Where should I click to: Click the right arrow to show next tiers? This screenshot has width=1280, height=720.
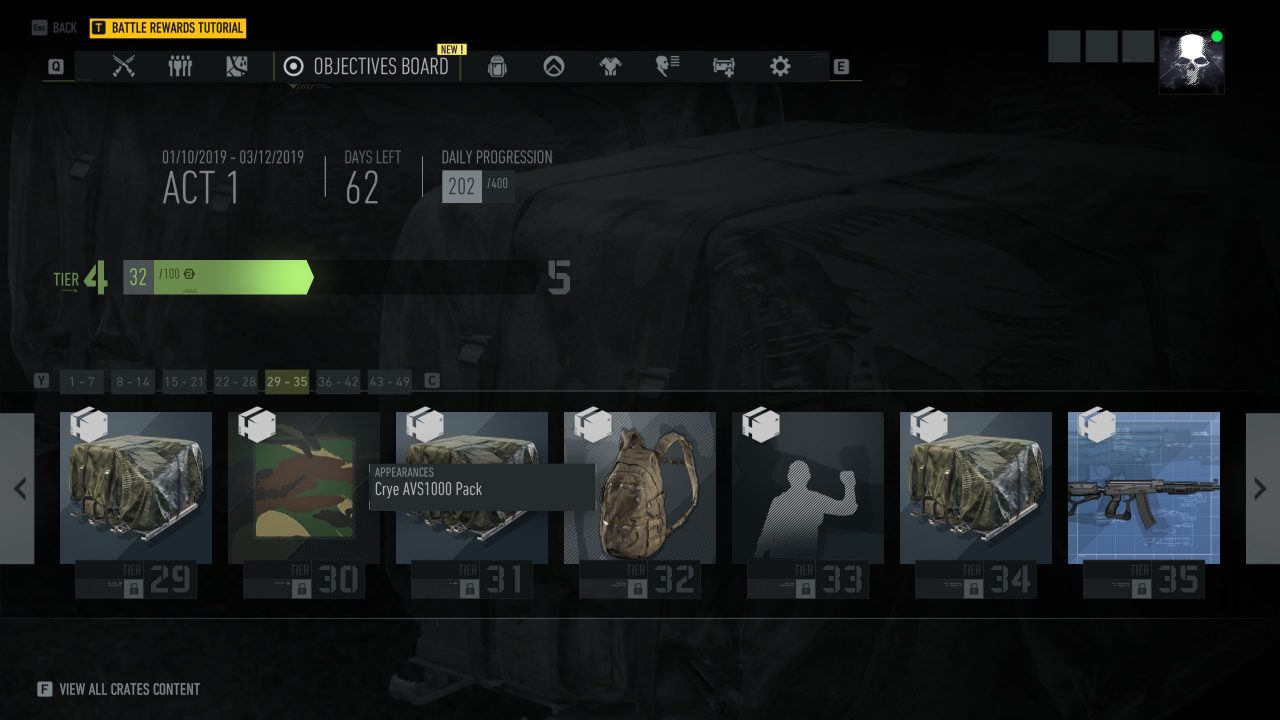coord(1260,488)
